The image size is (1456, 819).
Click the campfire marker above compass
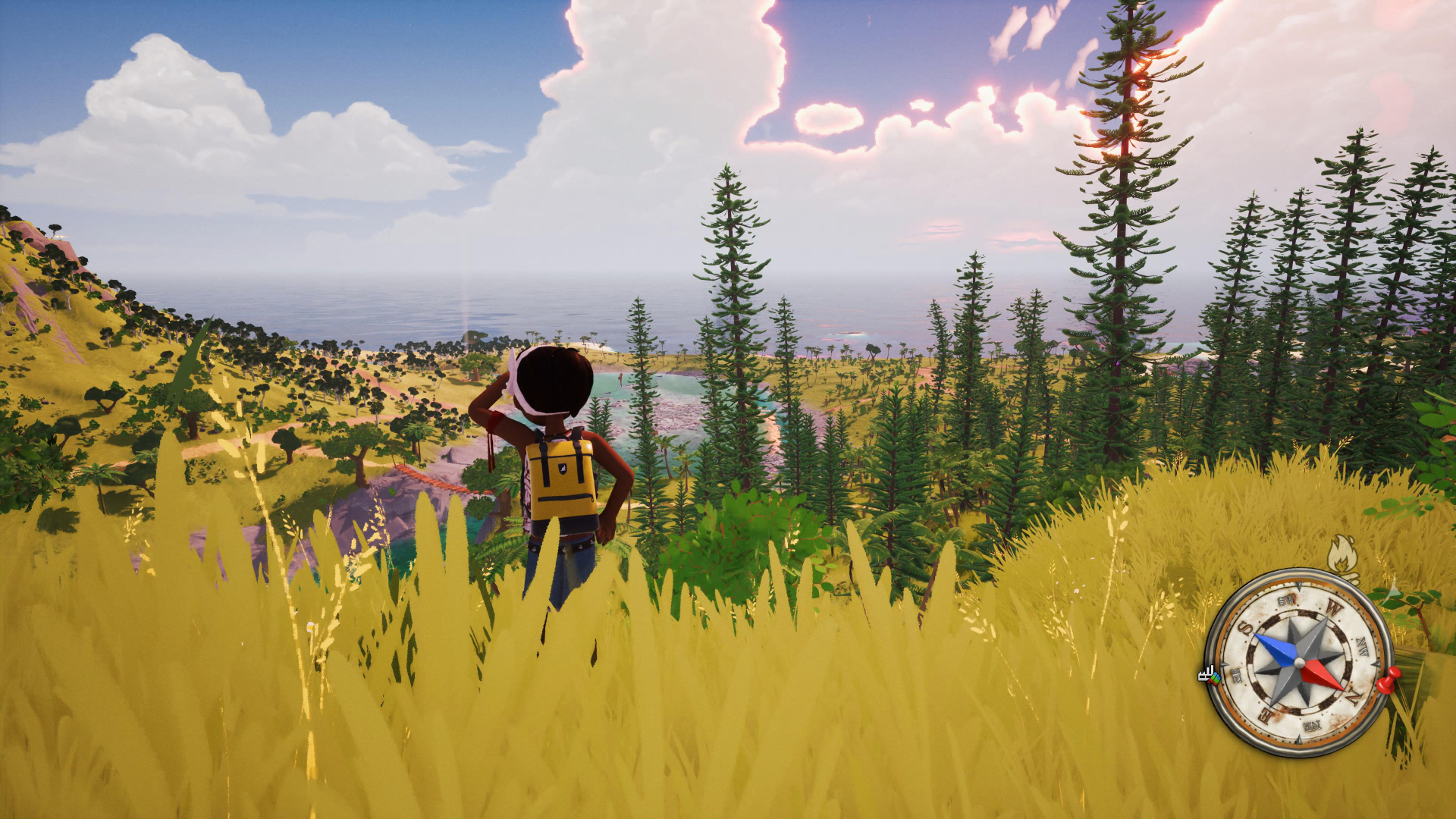pos(1343,557)
